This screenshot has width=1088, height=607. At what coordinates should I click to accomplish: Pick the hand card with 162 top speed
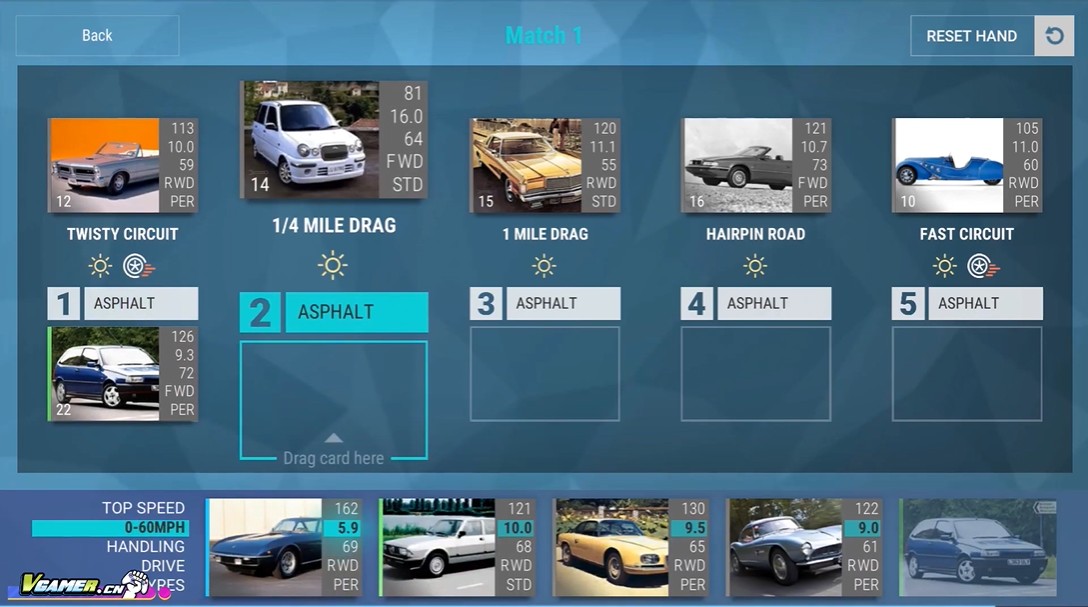[285, 547]
